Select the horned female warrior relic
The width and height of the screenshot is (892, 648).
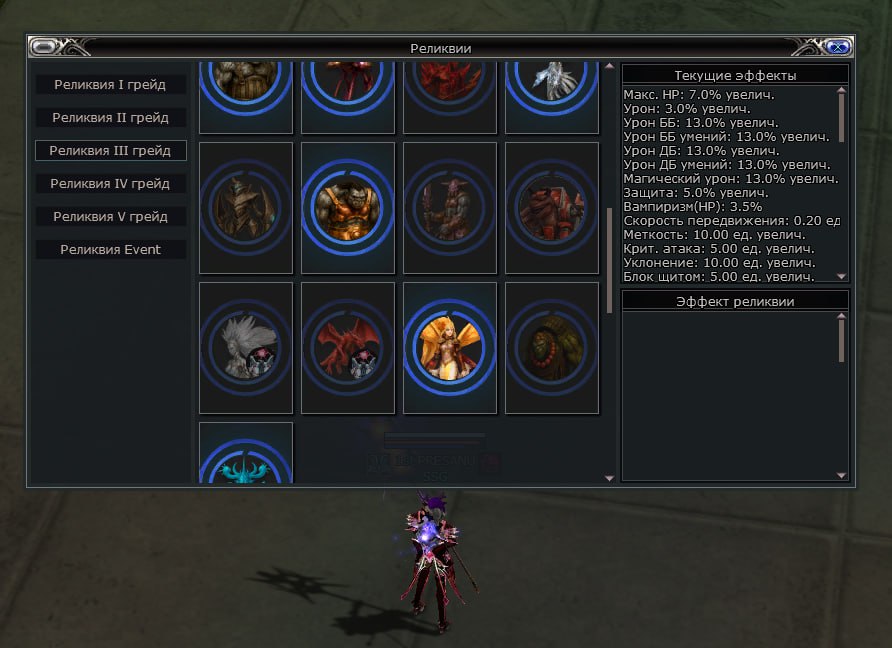point(450,208)
